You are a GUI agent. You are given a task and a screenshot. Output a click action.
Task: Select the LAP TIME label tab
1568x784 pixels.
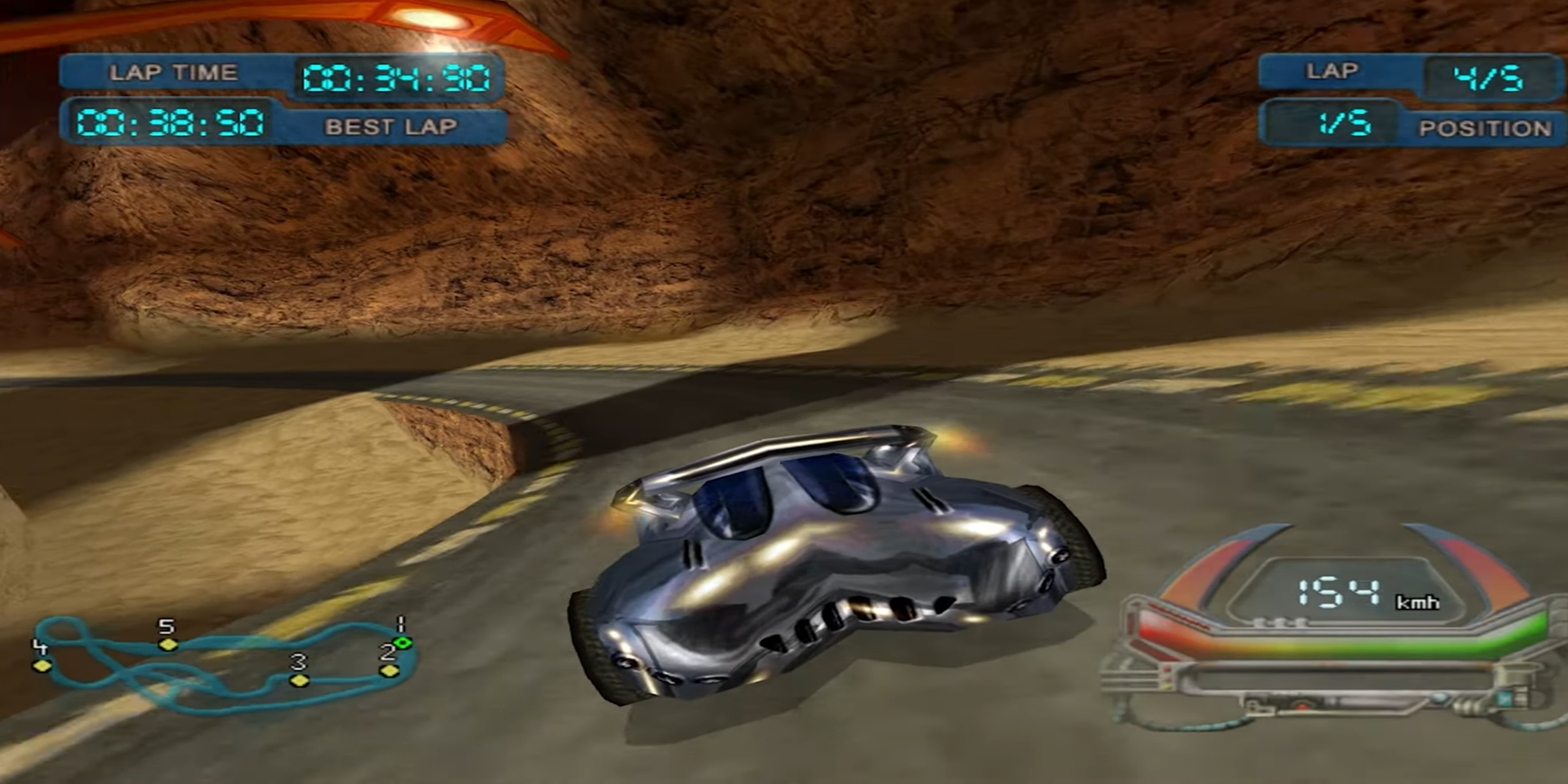point(174,70)
